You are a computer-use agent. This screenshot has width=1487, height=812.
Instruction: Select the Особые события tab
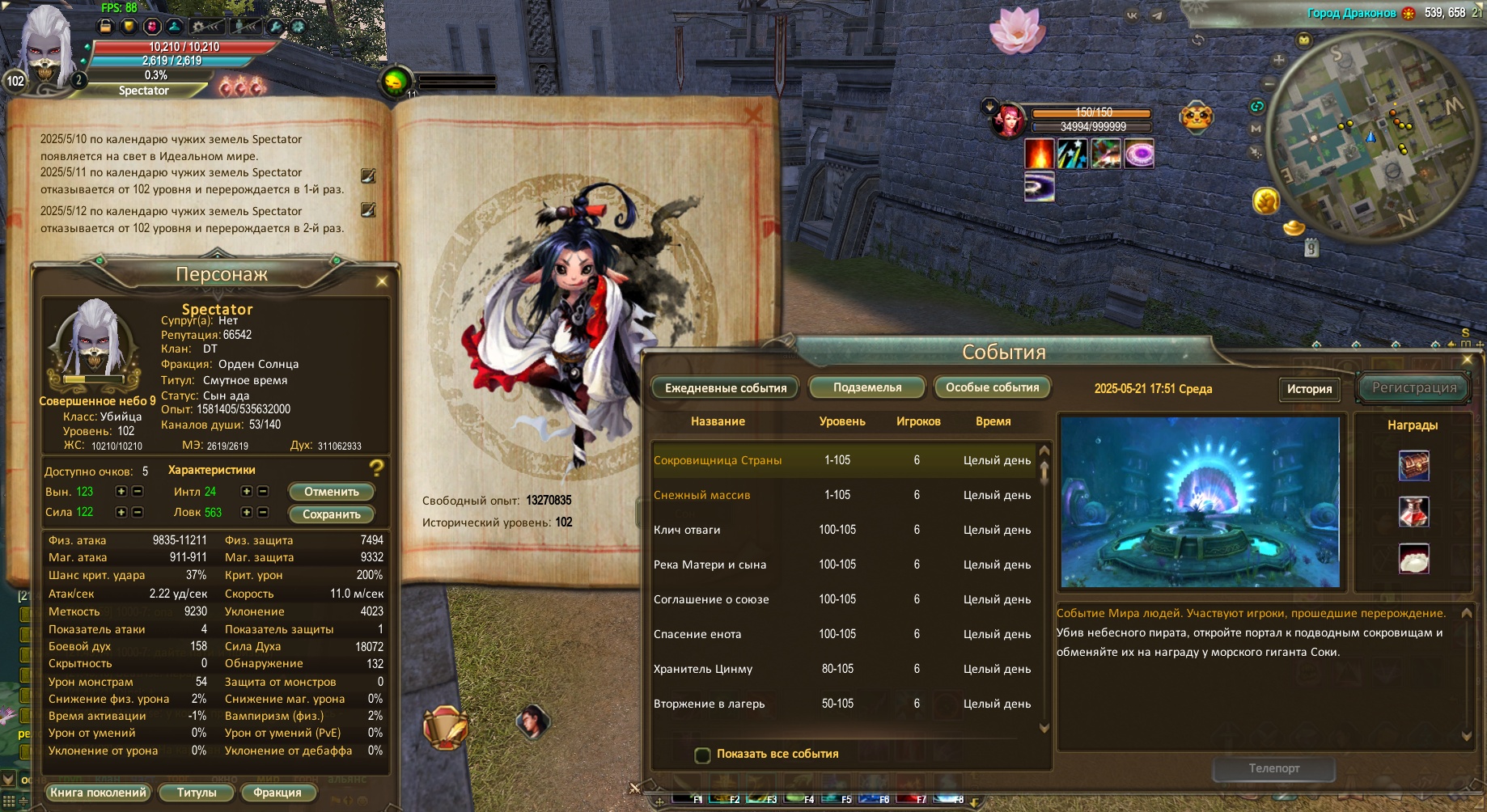tap(992, 388)
